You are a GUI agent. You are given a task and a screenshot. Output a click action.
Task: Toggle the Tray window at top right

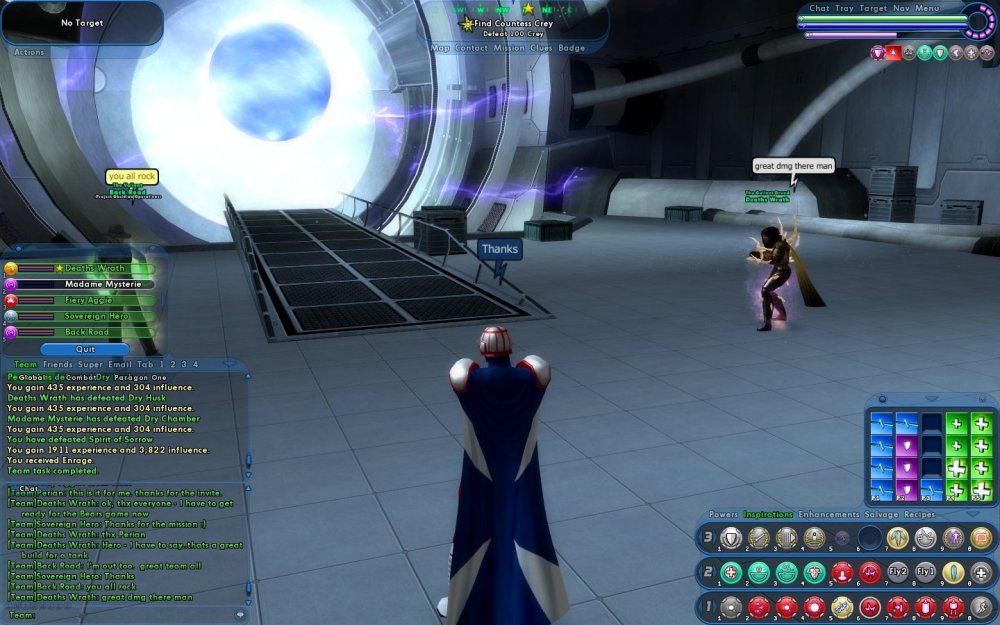click(845, 9)
